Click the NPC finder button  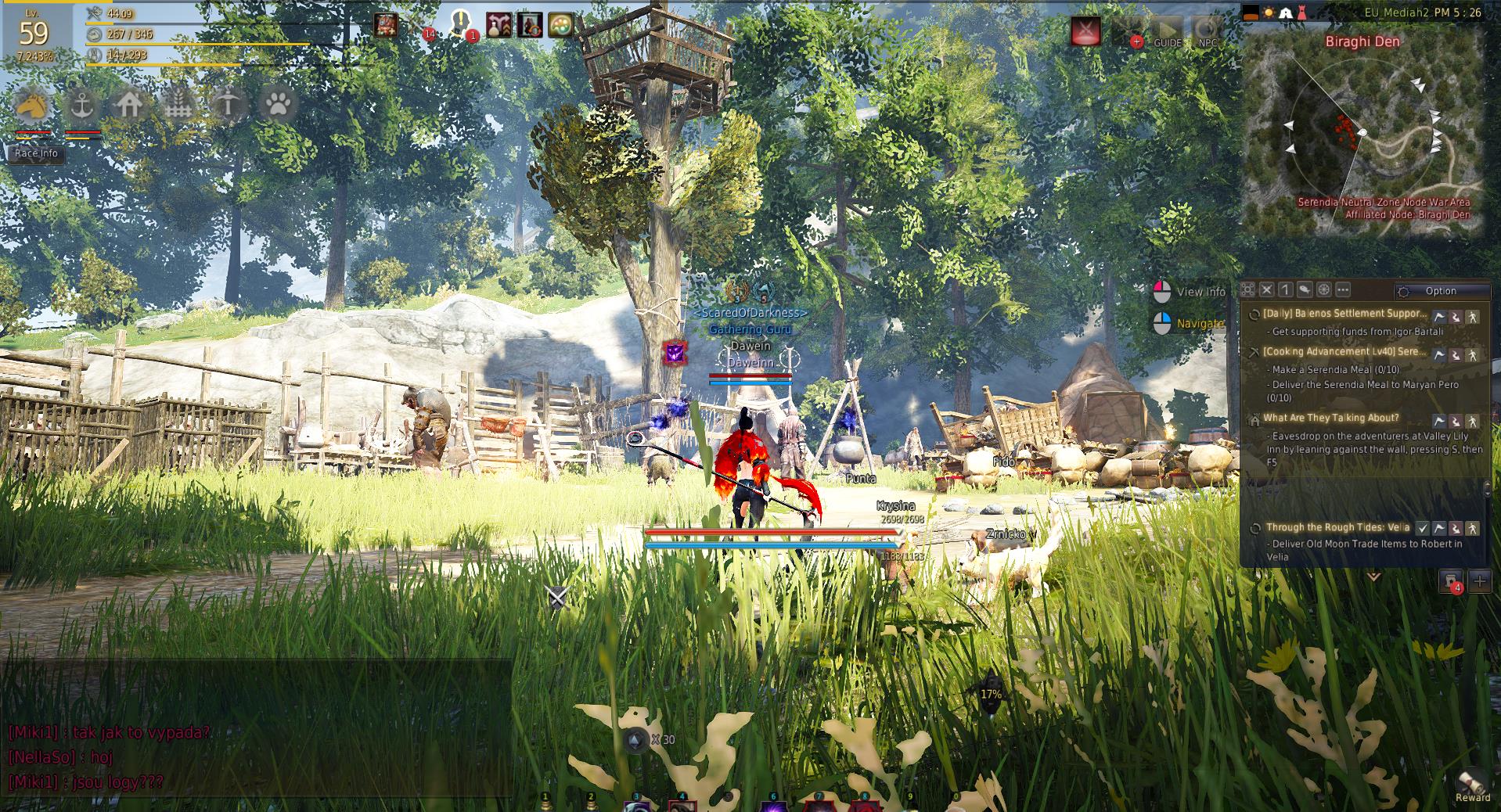[1208, 32]
